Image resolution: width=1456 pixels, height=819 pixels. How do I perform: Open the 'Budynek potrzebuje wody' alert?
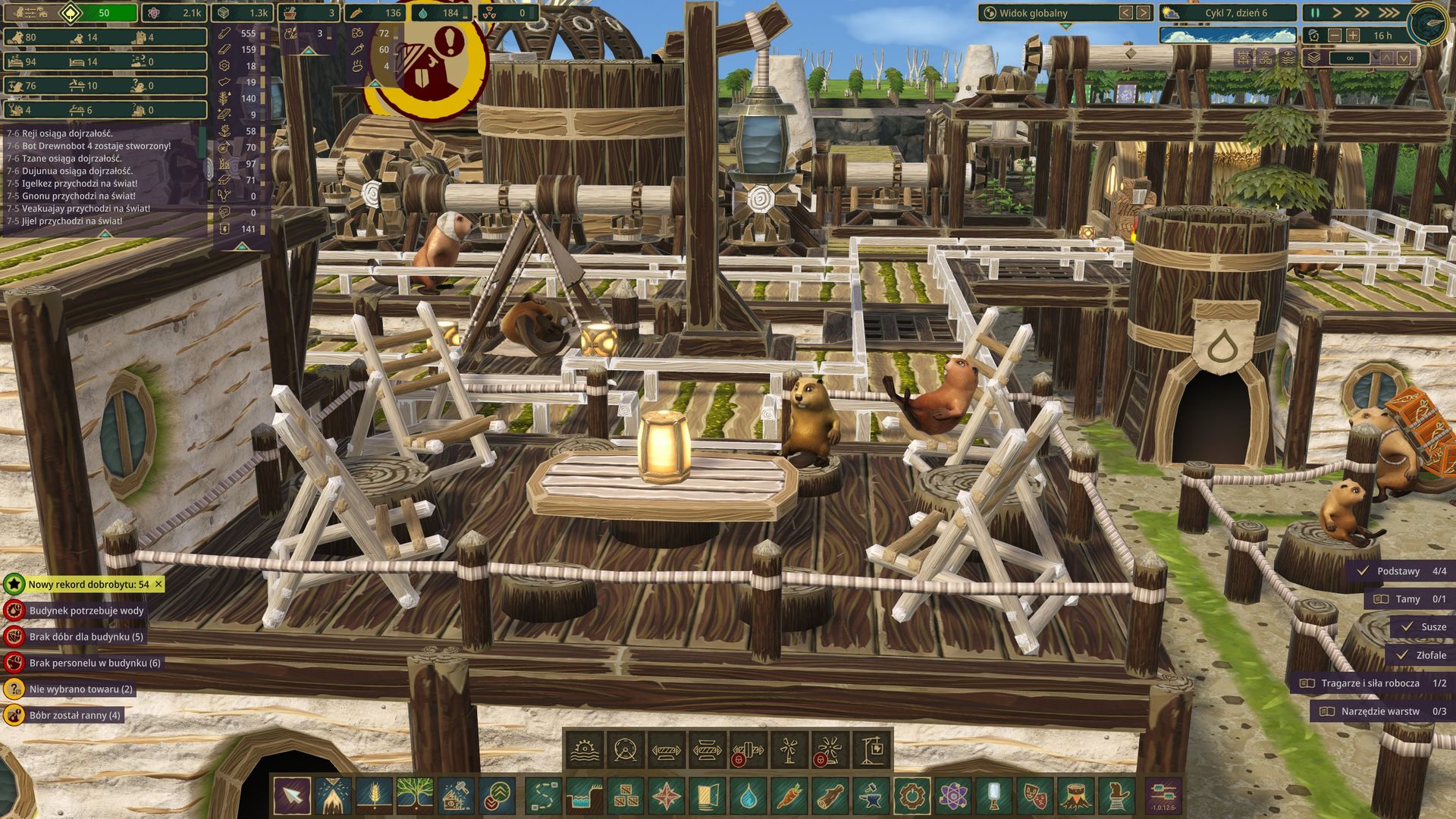[x=86, y=610]
